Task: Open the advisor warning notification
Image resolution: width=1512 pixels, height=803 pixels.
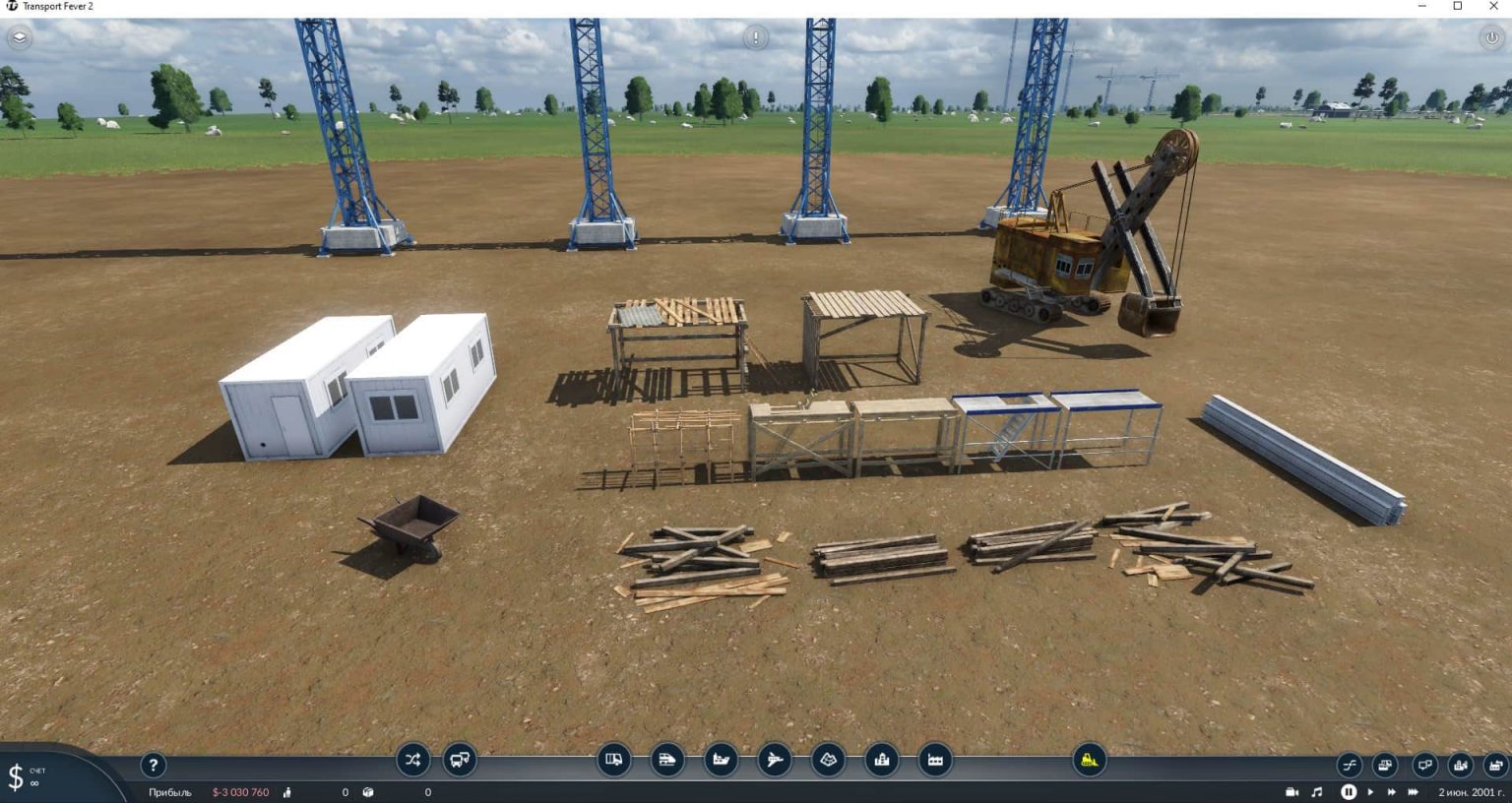Action: click(754, 37)
